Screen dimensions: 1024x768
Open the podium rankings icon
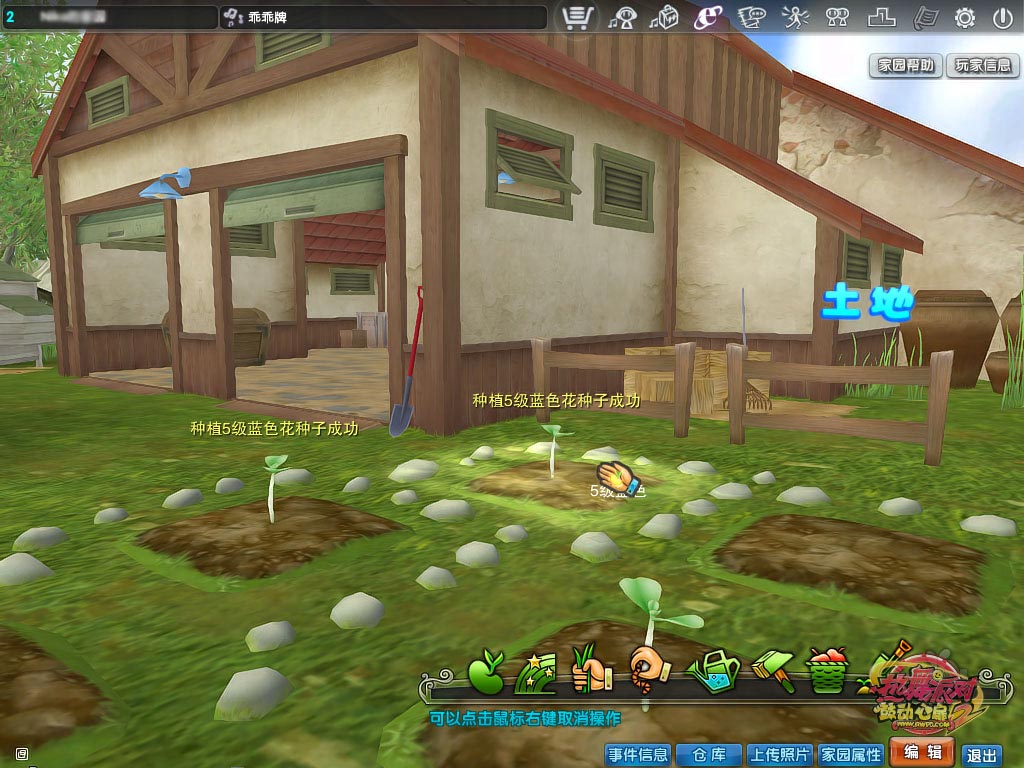pos(882,17)
